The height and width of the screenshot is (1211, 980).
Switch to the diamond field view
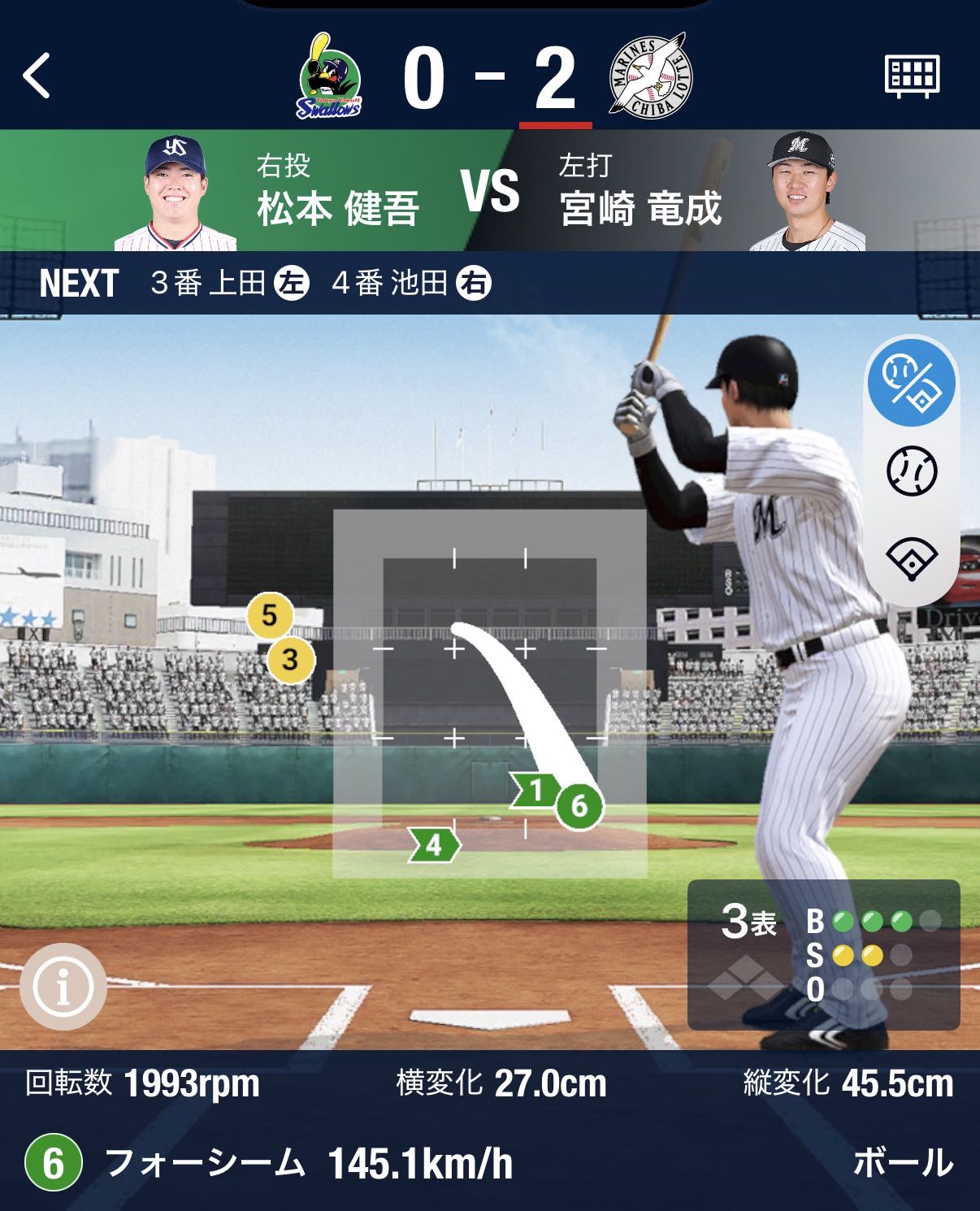[x=912, y=558]
